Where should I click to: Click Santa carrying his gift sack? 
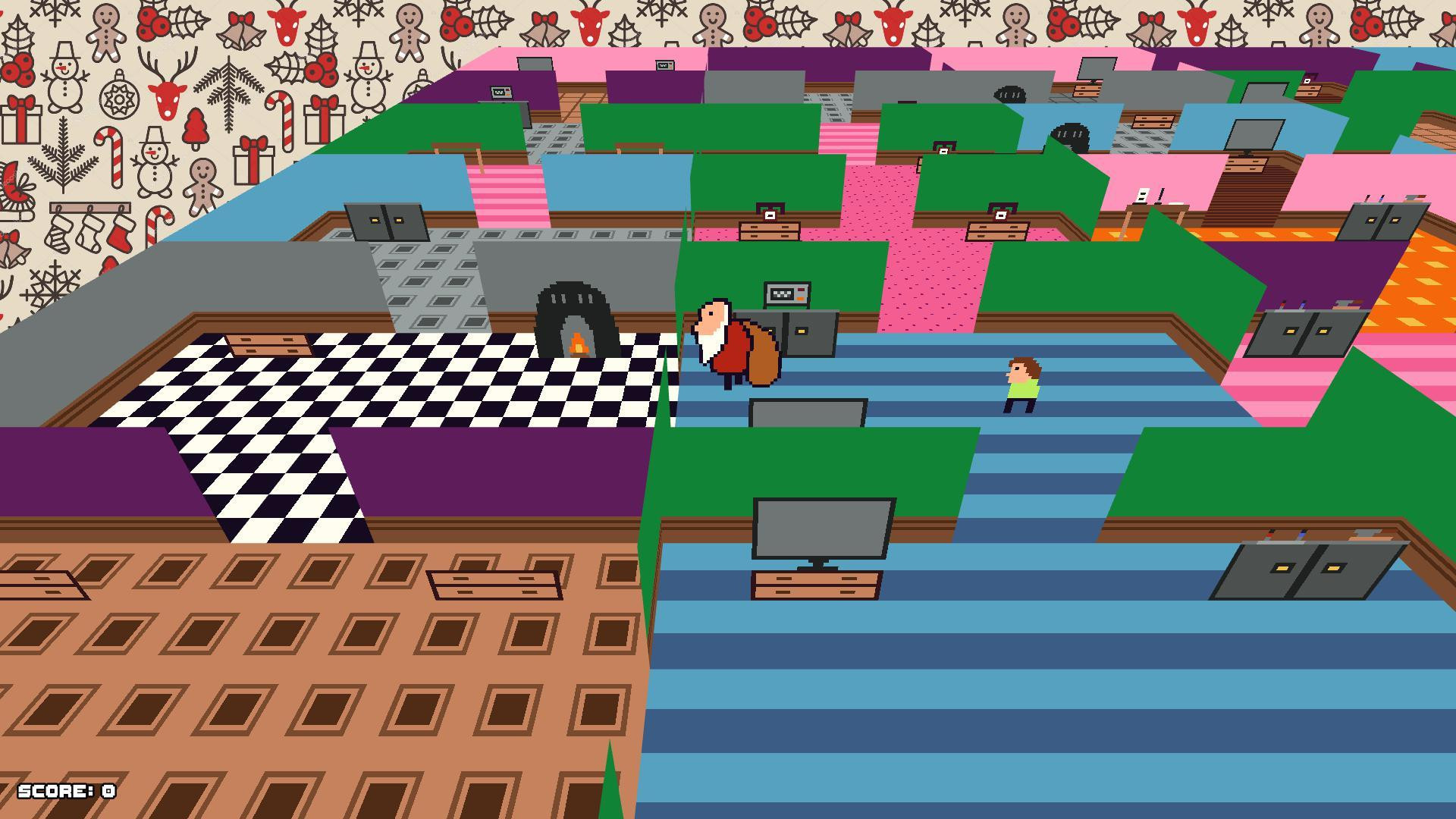coord(728,341)
